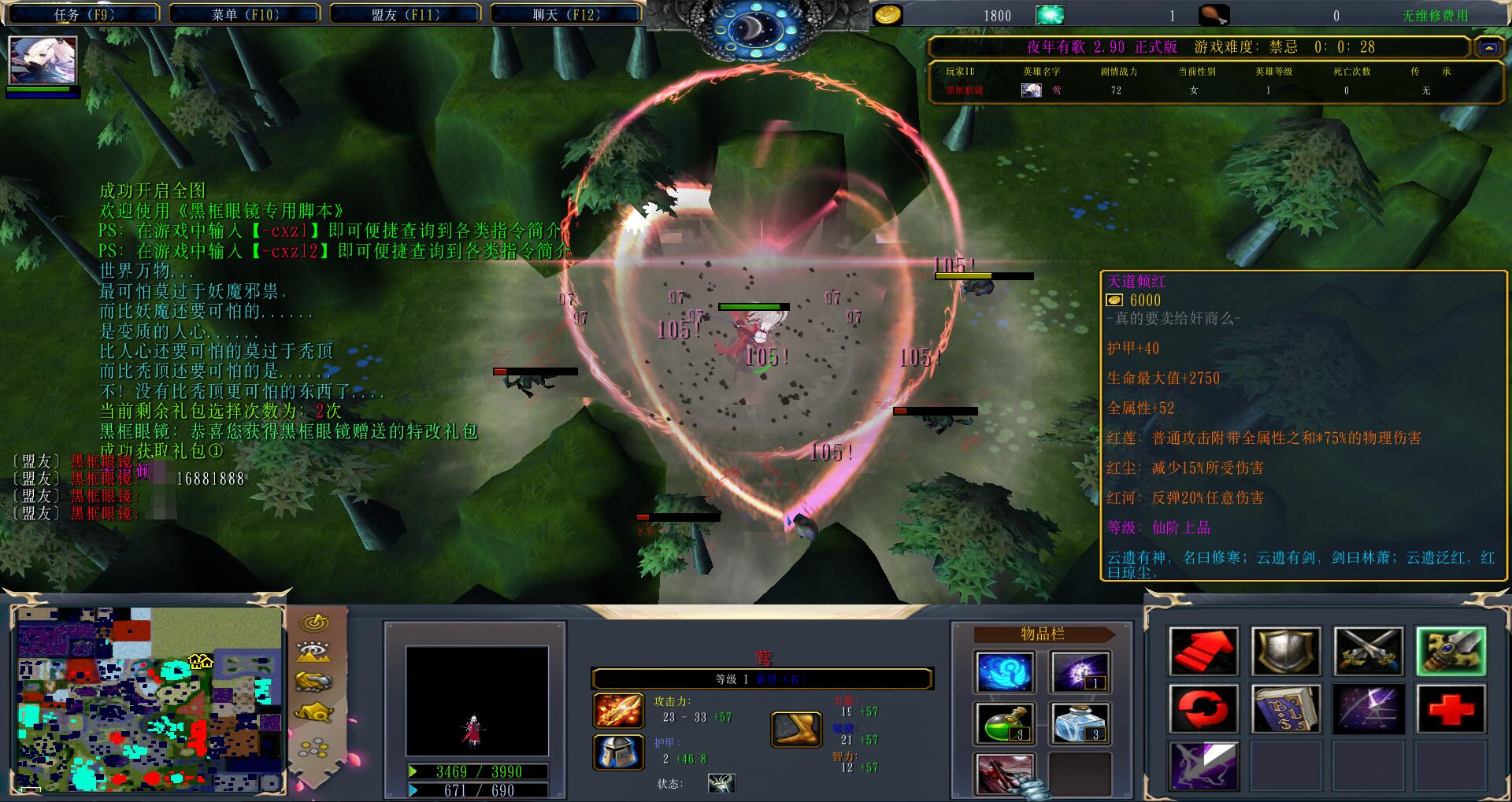Open the 聊天 (F12) chat log
The width and height of the screenshot is (1512, 802).
566,14
